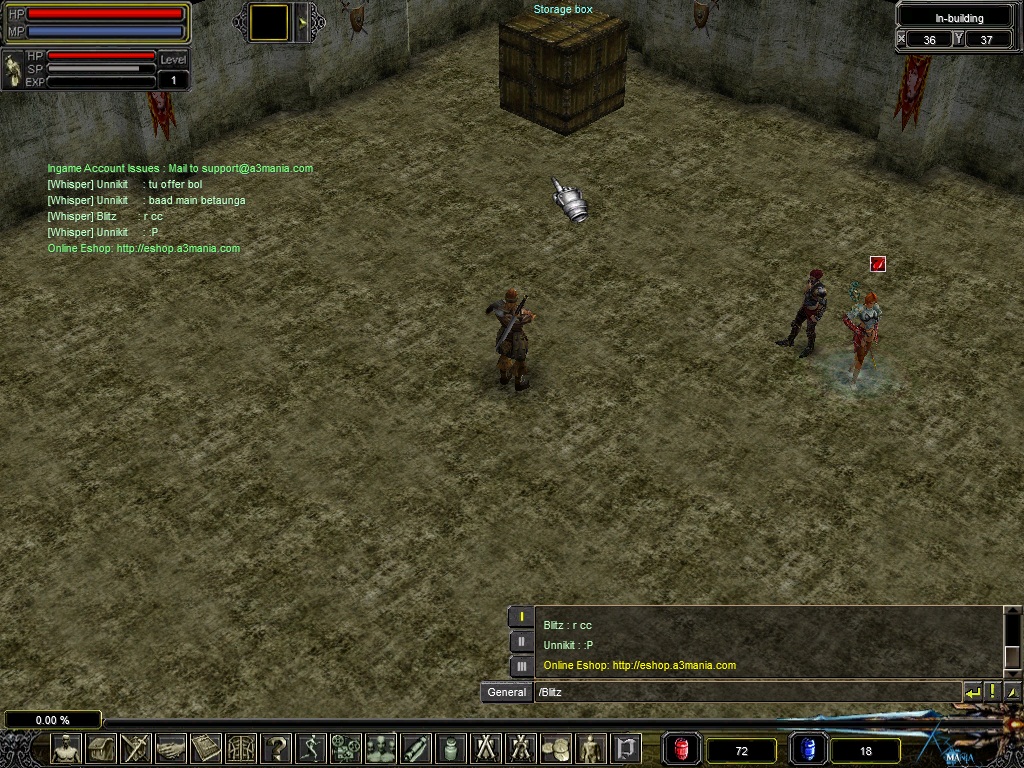This screenshot has height=768, width=1024.
Task: Open the coins icon in bottom toolbar
Action: coord(556,748)
